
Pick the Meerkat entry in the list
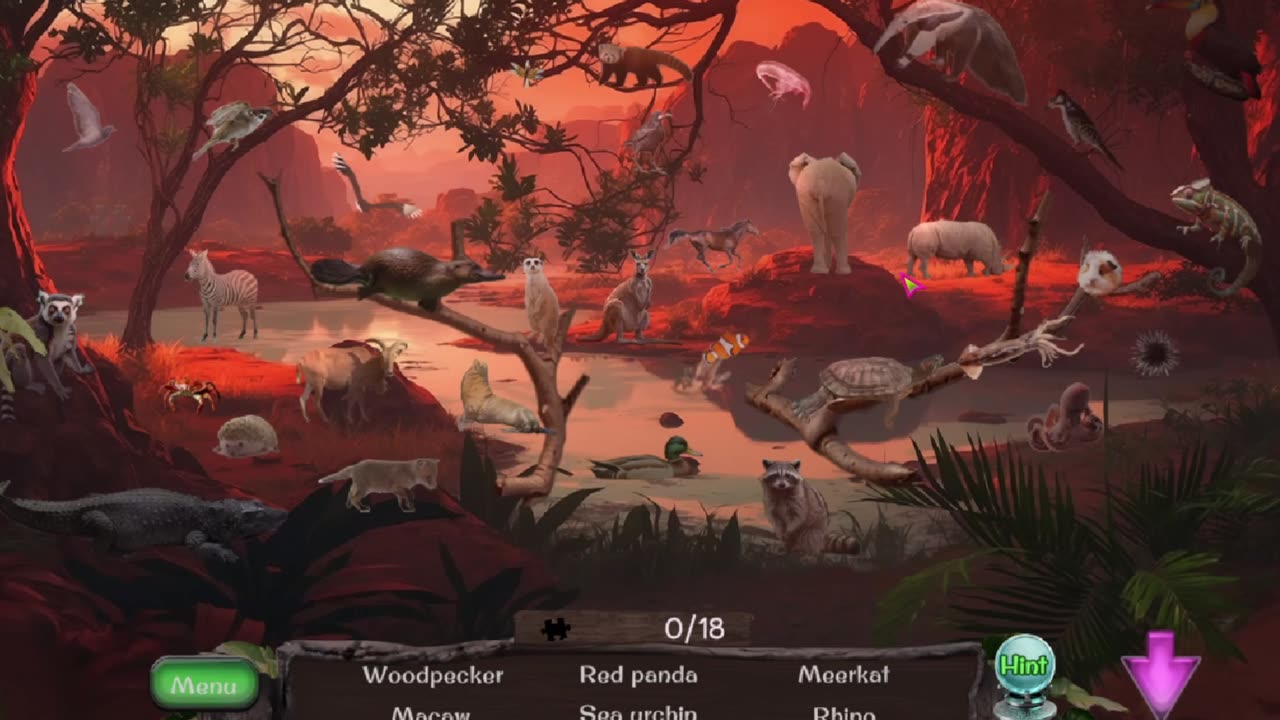point(844,675)
